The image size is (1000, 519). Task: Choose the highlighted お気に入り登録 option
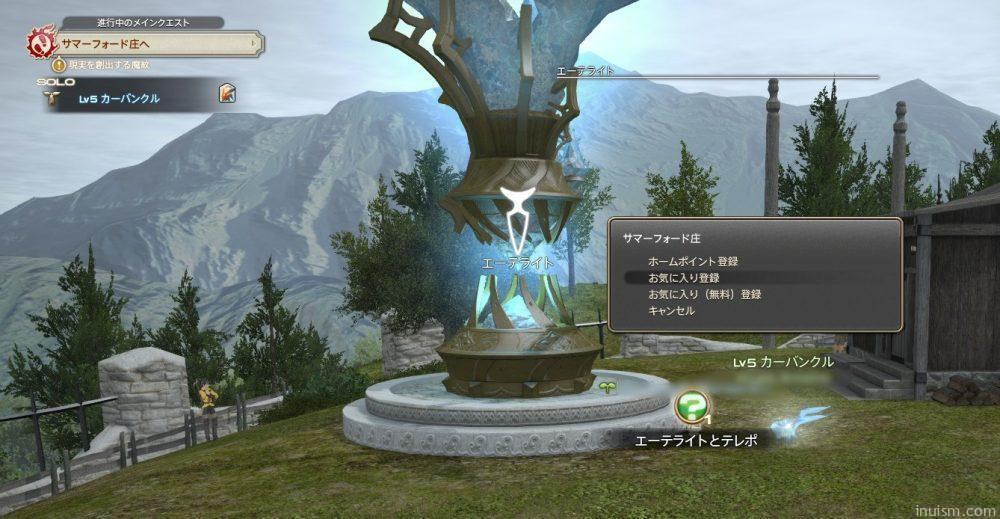(x=684, y=277)
